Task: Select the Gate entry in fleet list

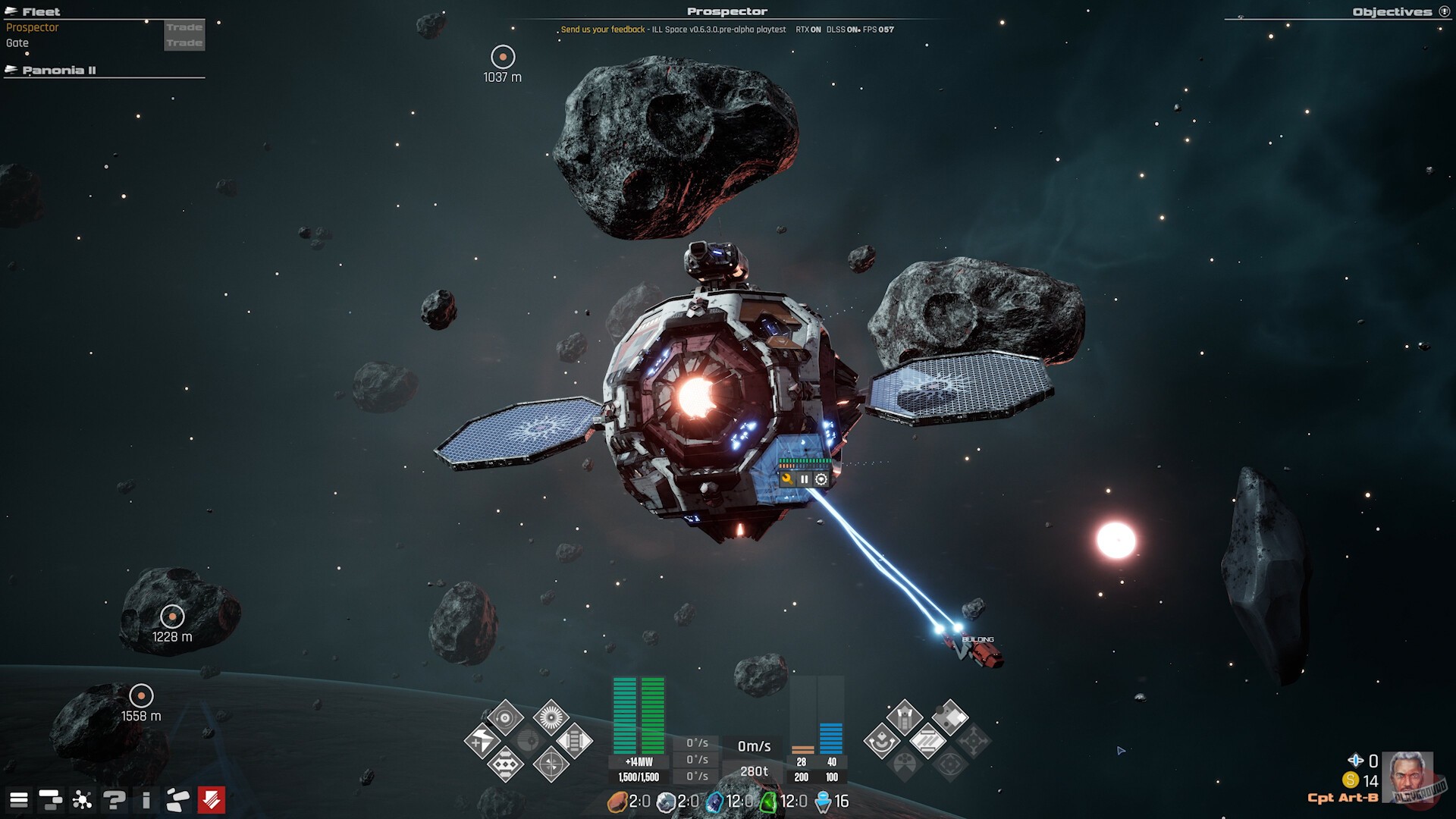Action: pos(17,43)
